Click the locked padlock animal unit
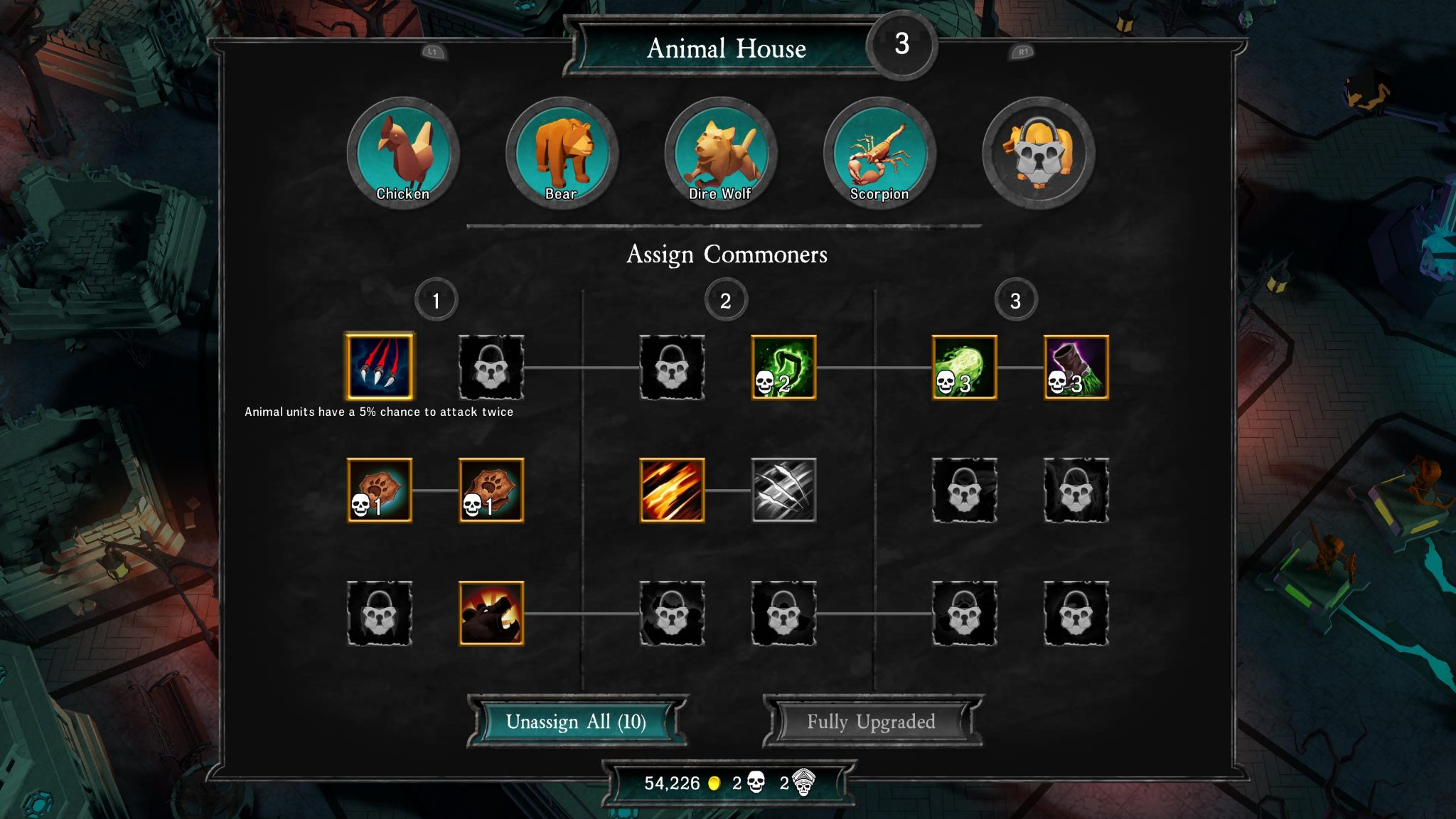 pyautogui.click(x=1039, y=154)
